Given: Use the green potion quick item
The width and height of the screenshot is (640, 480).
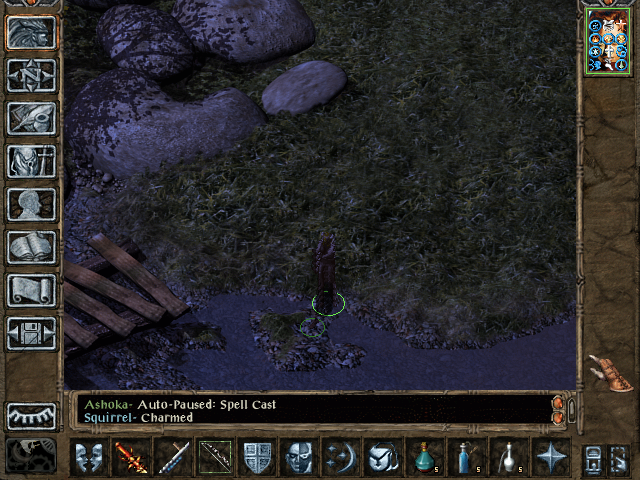Looking at the screenshot, I should coord(425,456).
